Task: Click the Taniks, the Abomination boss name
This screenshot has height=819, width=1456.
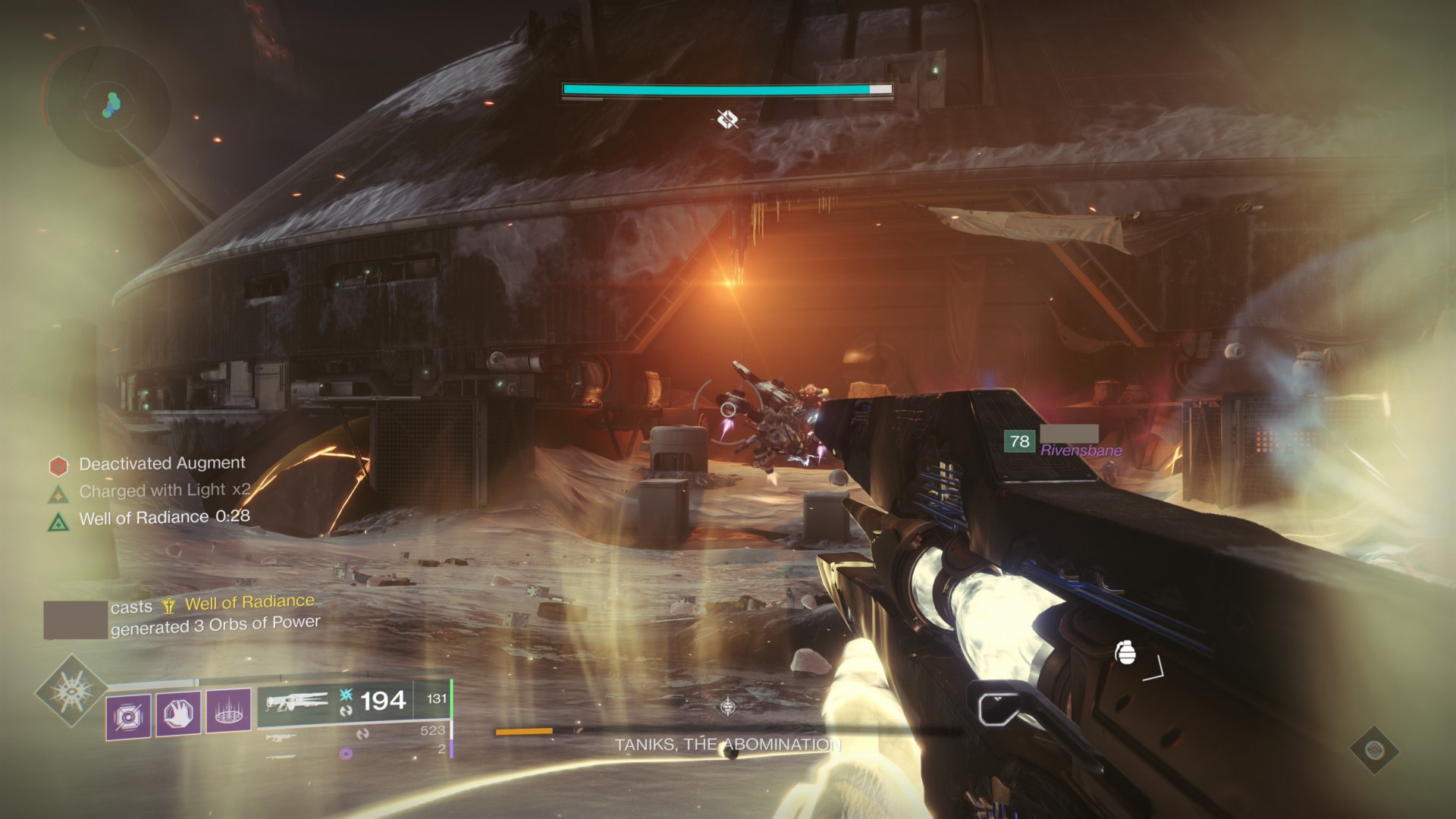Action: [727, 745]
